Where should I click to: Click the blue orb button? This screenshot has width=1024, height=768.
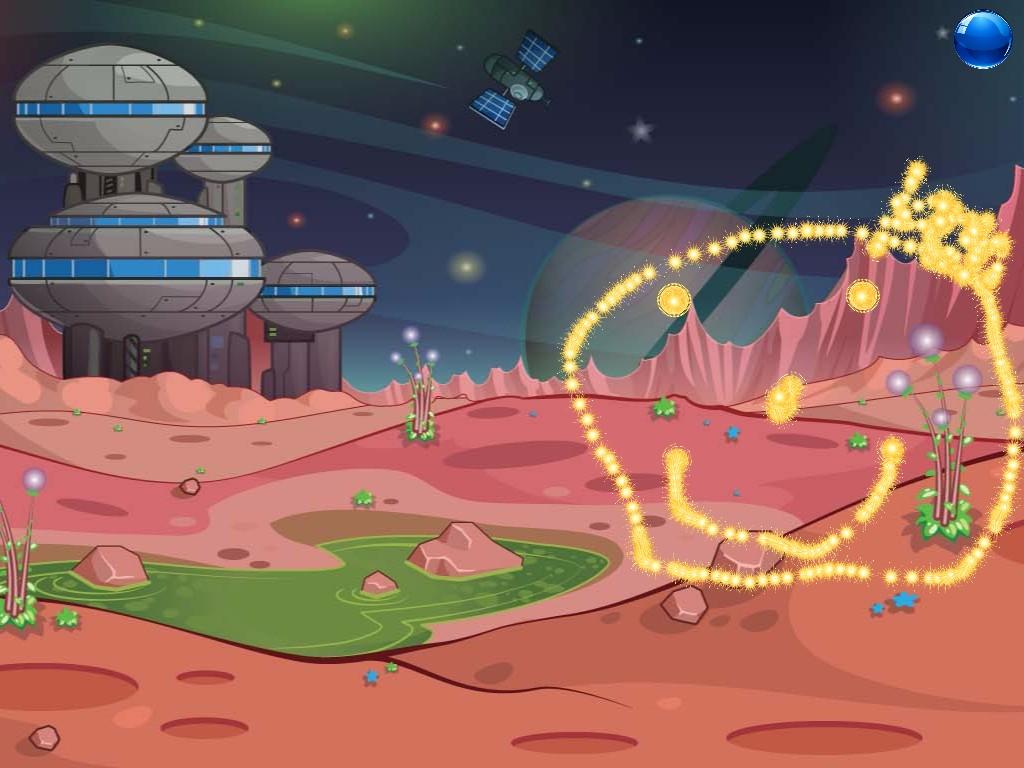[982, 40]
